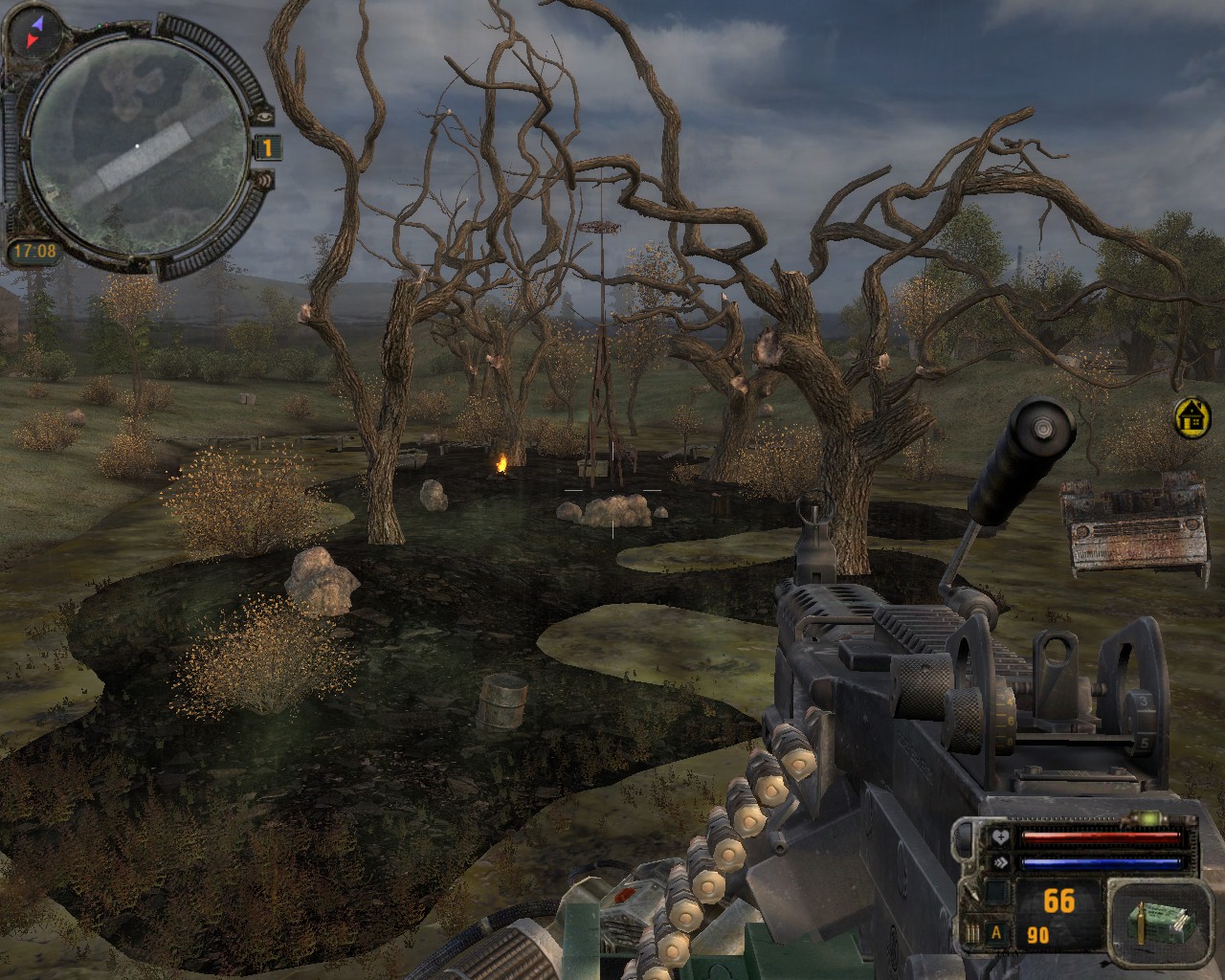Click the contact counter badge by the minimap
1225x980 pixels.
point(268,147)
